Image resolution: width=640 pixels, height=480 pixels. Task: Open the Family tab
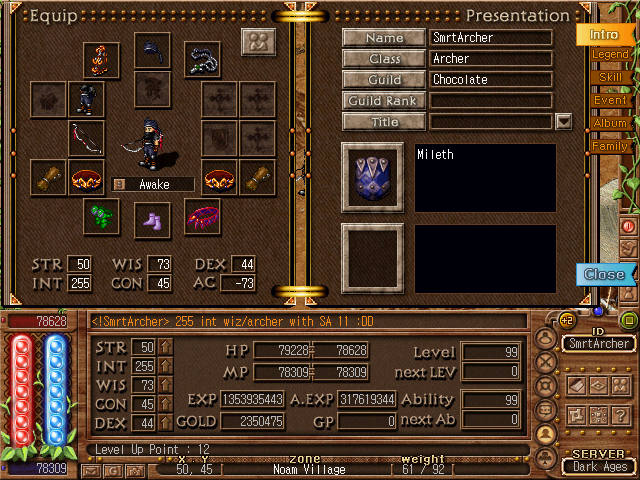click(609, 146)
